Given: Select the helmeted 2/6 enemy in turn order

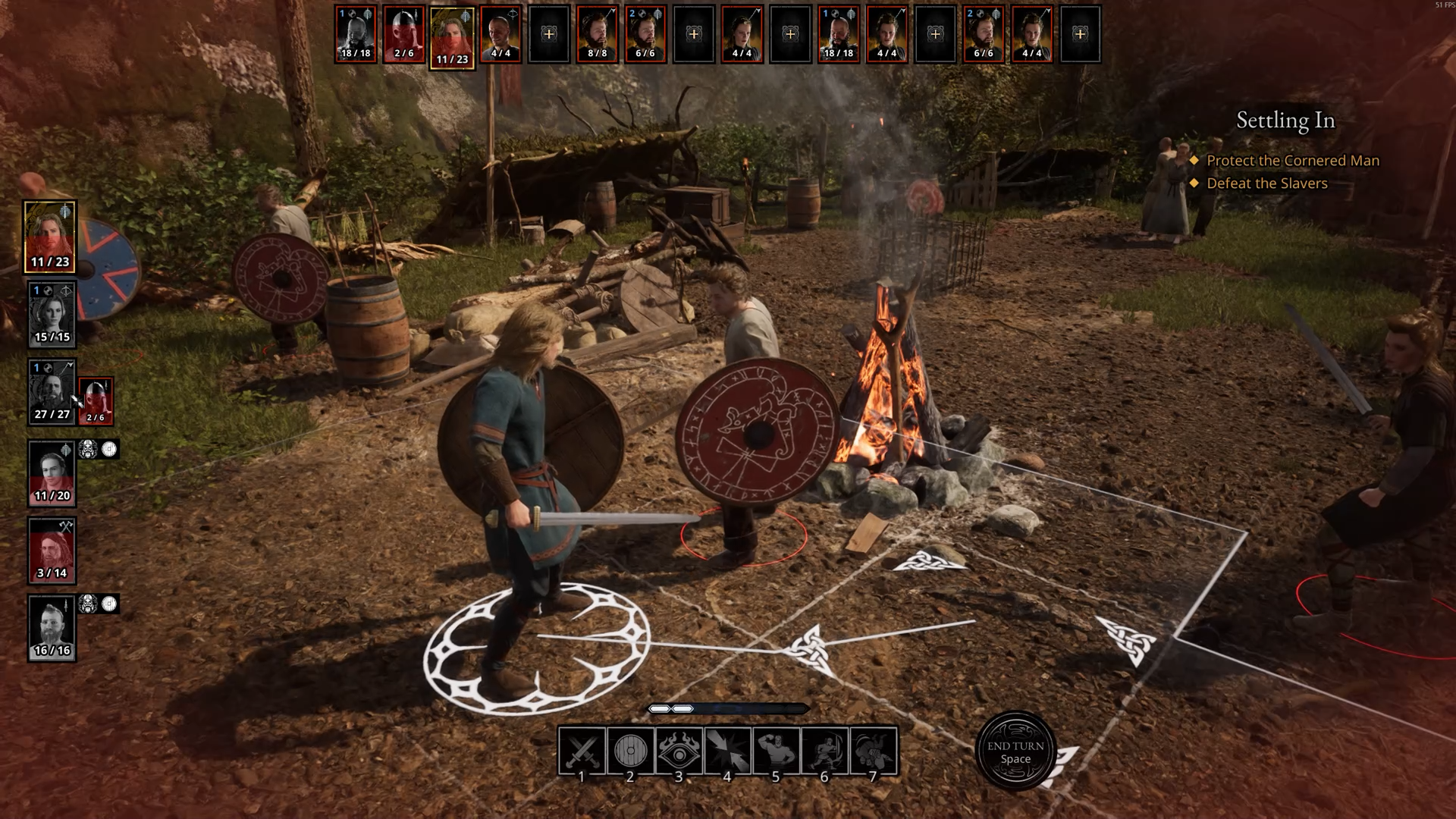Looking at the screenshot, I should point(403,34).
